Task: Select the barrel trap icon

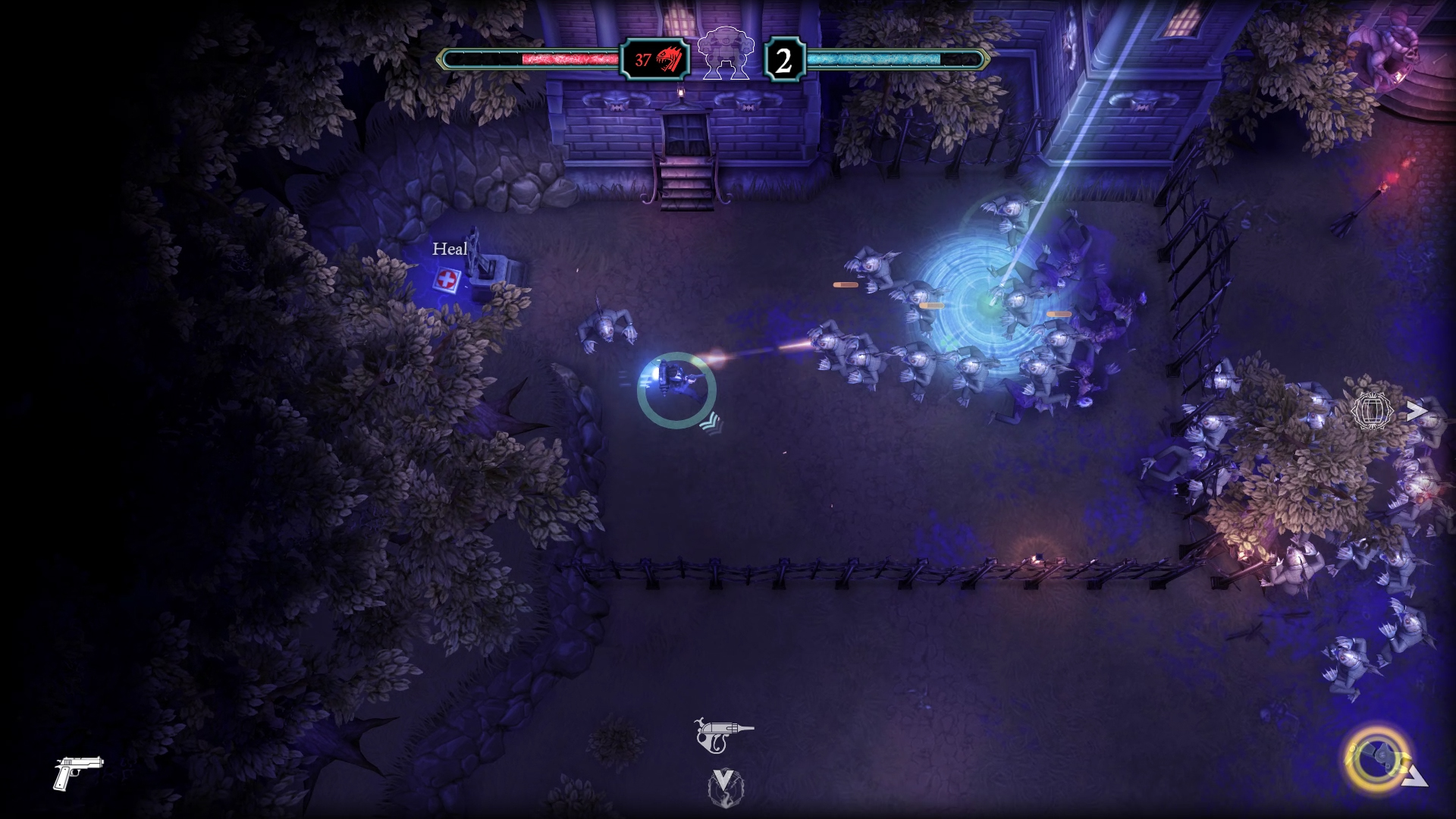Action: pyautogui.click(x=1373, y=411)
